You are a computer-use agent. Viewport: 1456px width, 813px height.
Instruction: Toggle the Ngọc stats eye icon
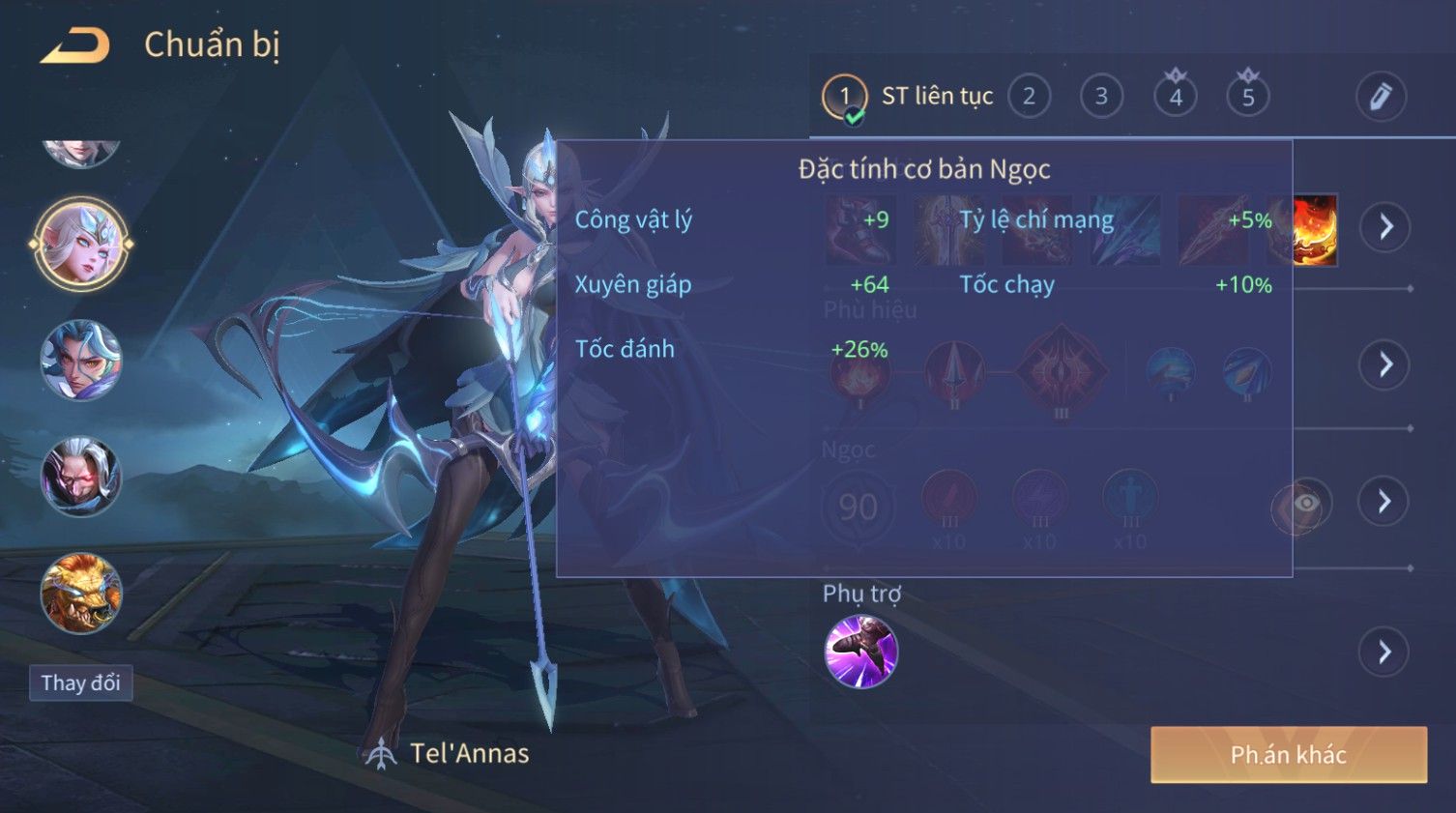point(1304,504)
